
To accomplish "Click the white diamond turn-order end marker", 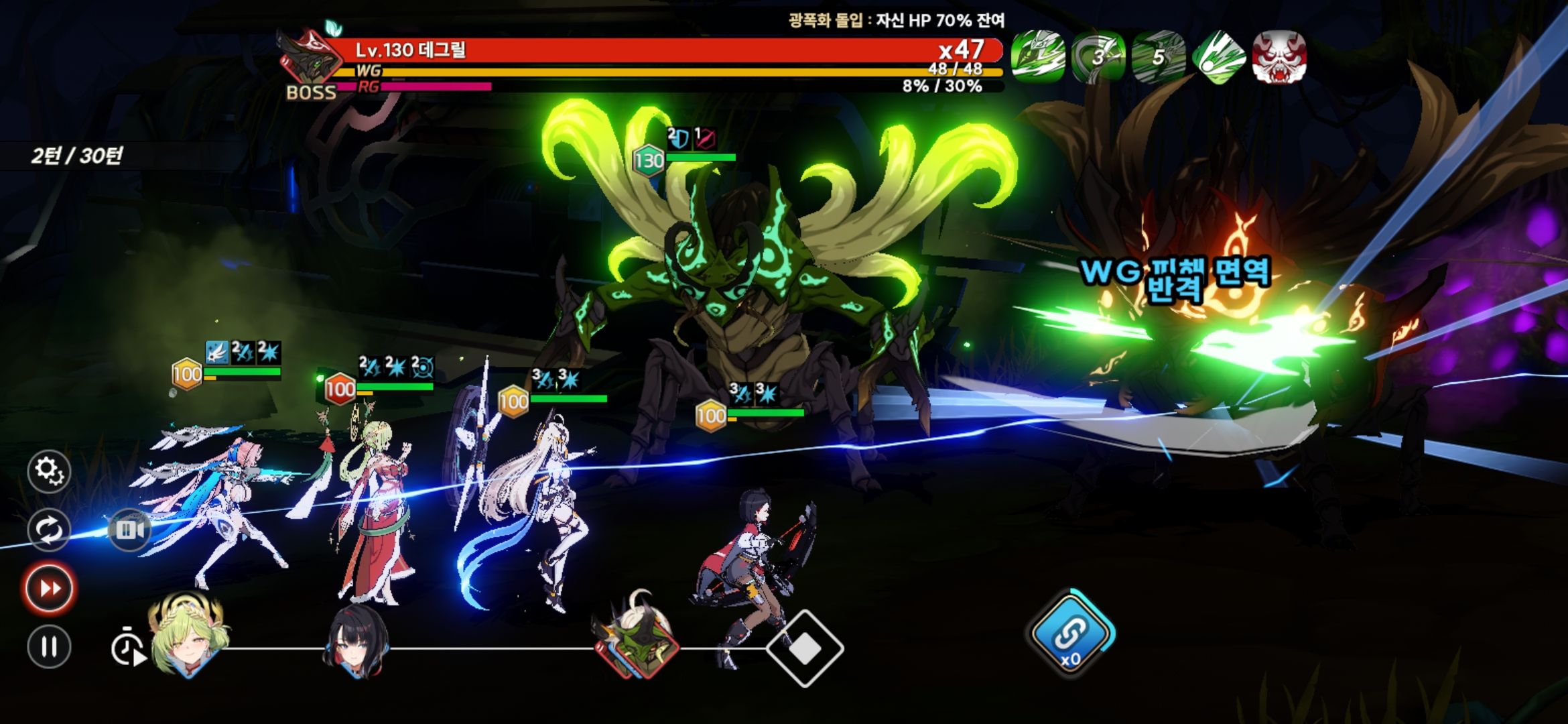I will pyautogui.click(x=805, y=648).
